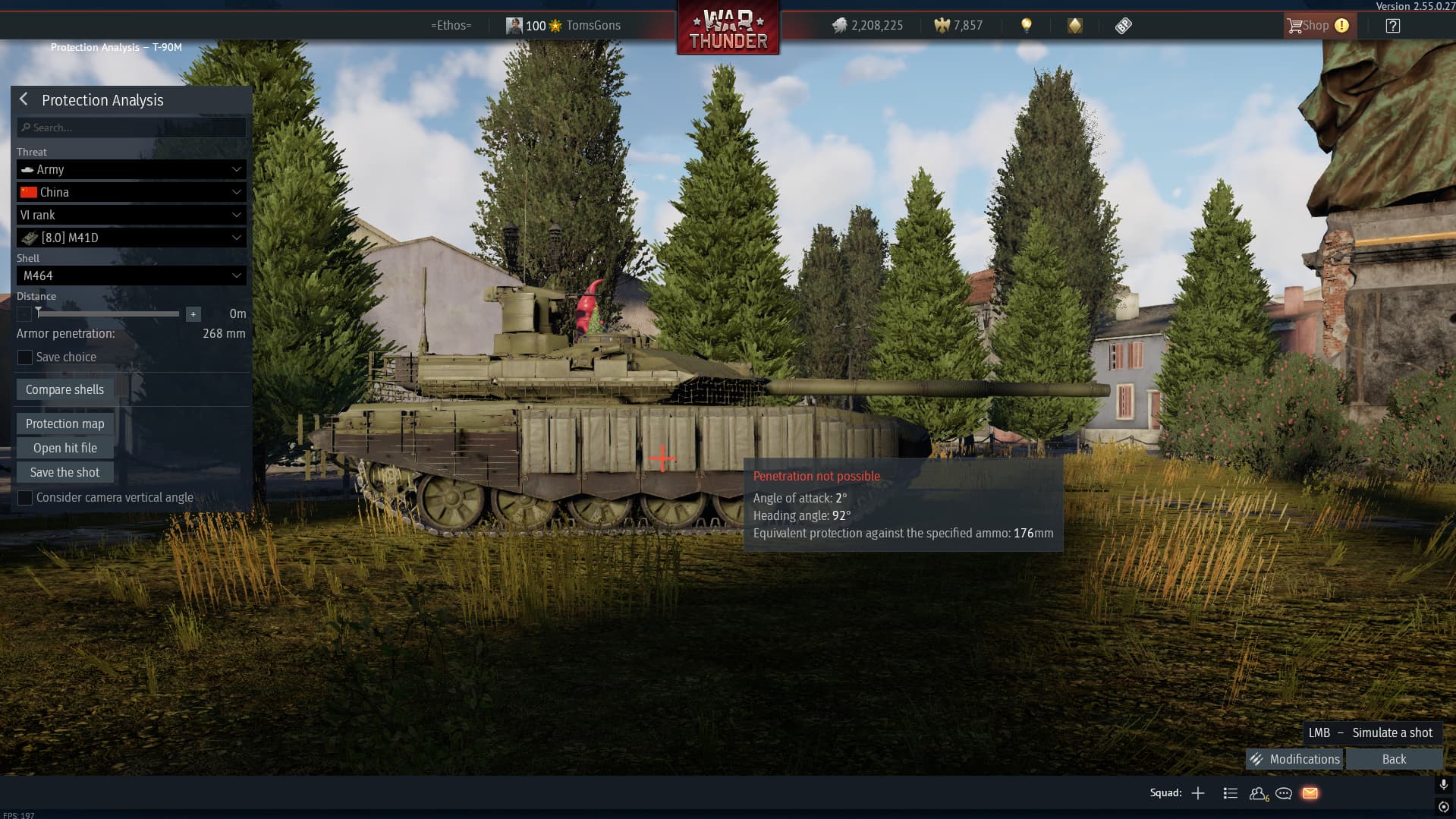The width and height of the screenshot is (1456, 819).
Task: Open the Army threat type dropdown
Action: [131, 169]
